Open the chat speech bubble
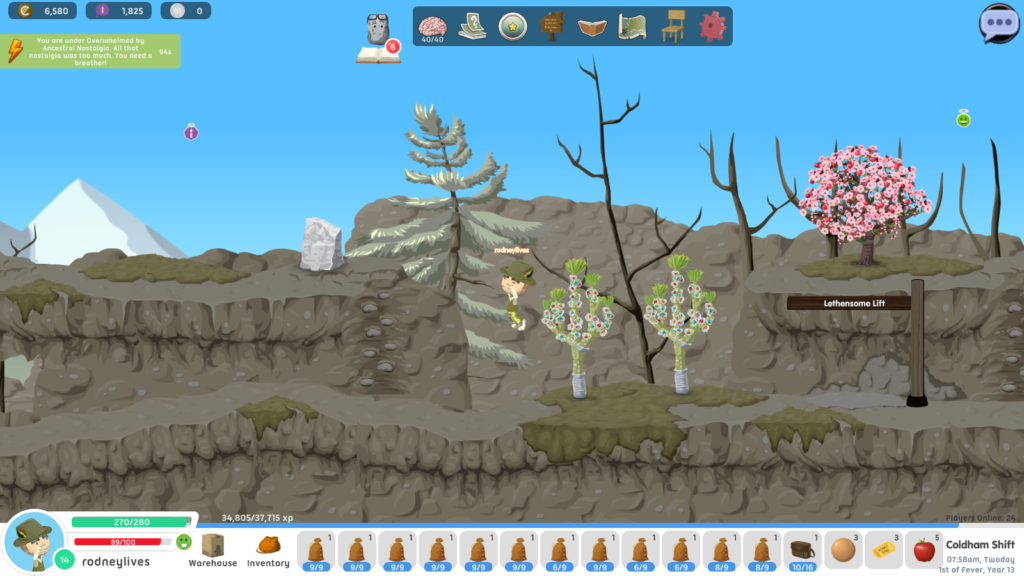1024x576 pixels. pos(998,23)
